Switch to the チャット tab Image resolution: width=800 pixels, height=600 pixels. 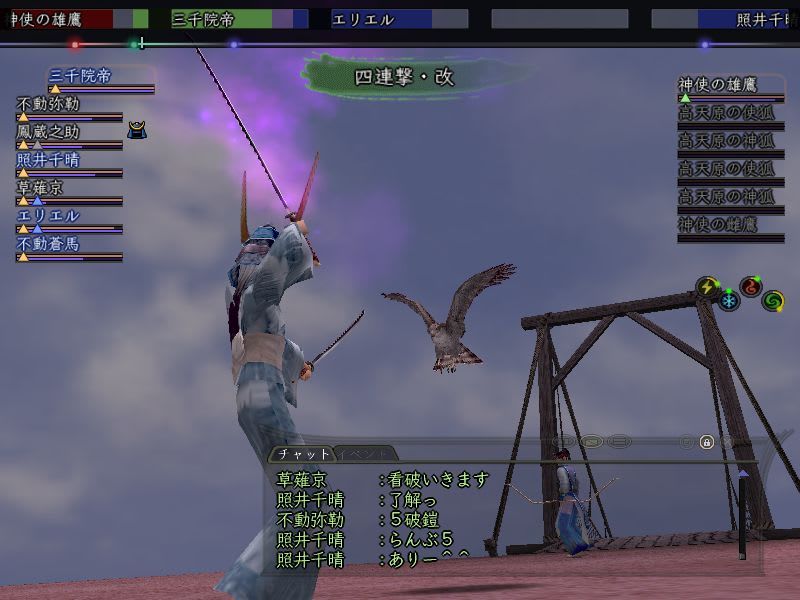pyautogui.click(x=302, y=454)
